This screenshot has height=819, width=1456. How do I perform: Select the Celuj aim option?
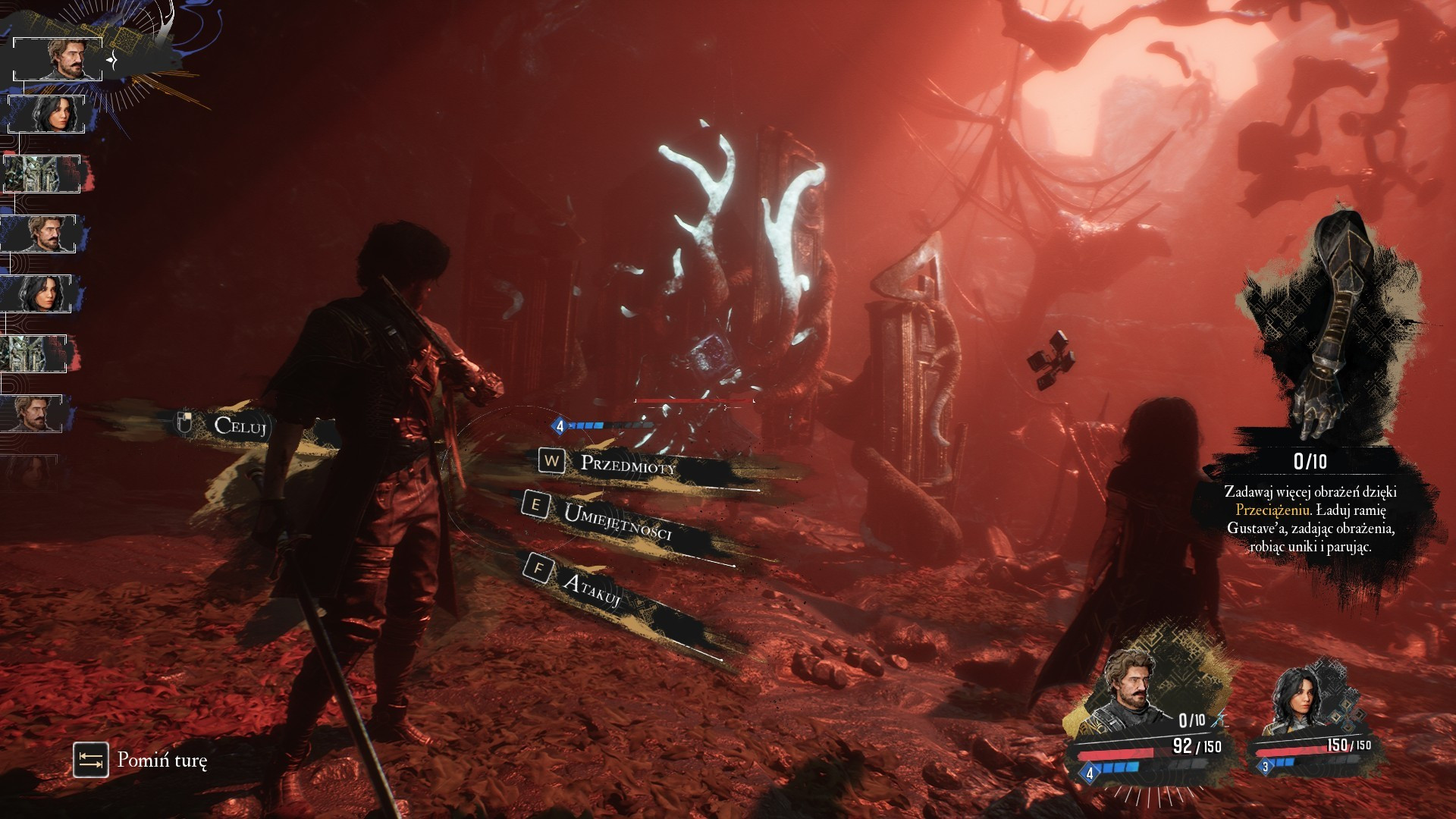(240, 425)
